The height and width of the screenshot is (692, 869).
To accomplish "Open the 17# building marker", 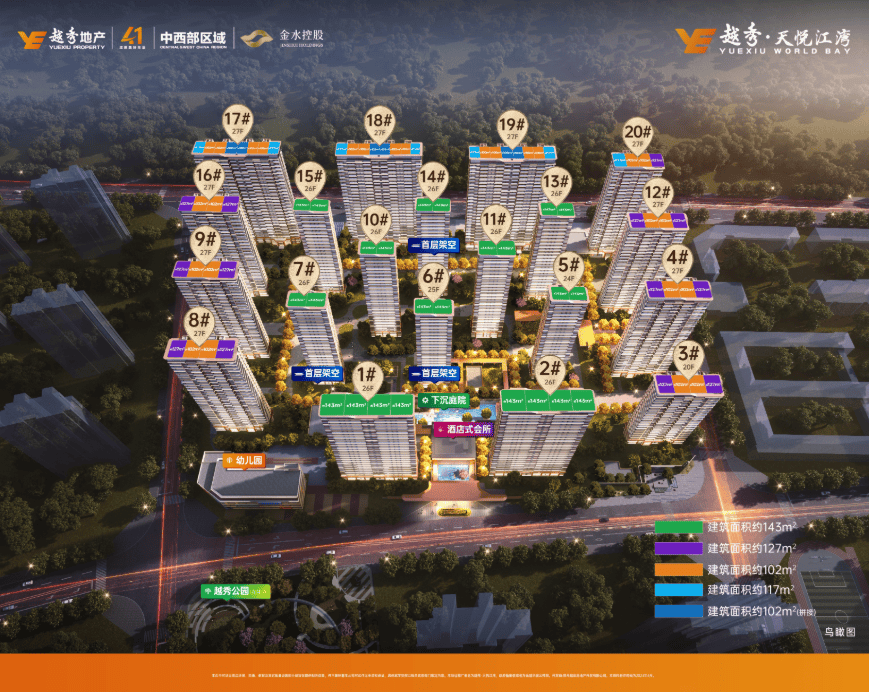I will click(237, 122).
